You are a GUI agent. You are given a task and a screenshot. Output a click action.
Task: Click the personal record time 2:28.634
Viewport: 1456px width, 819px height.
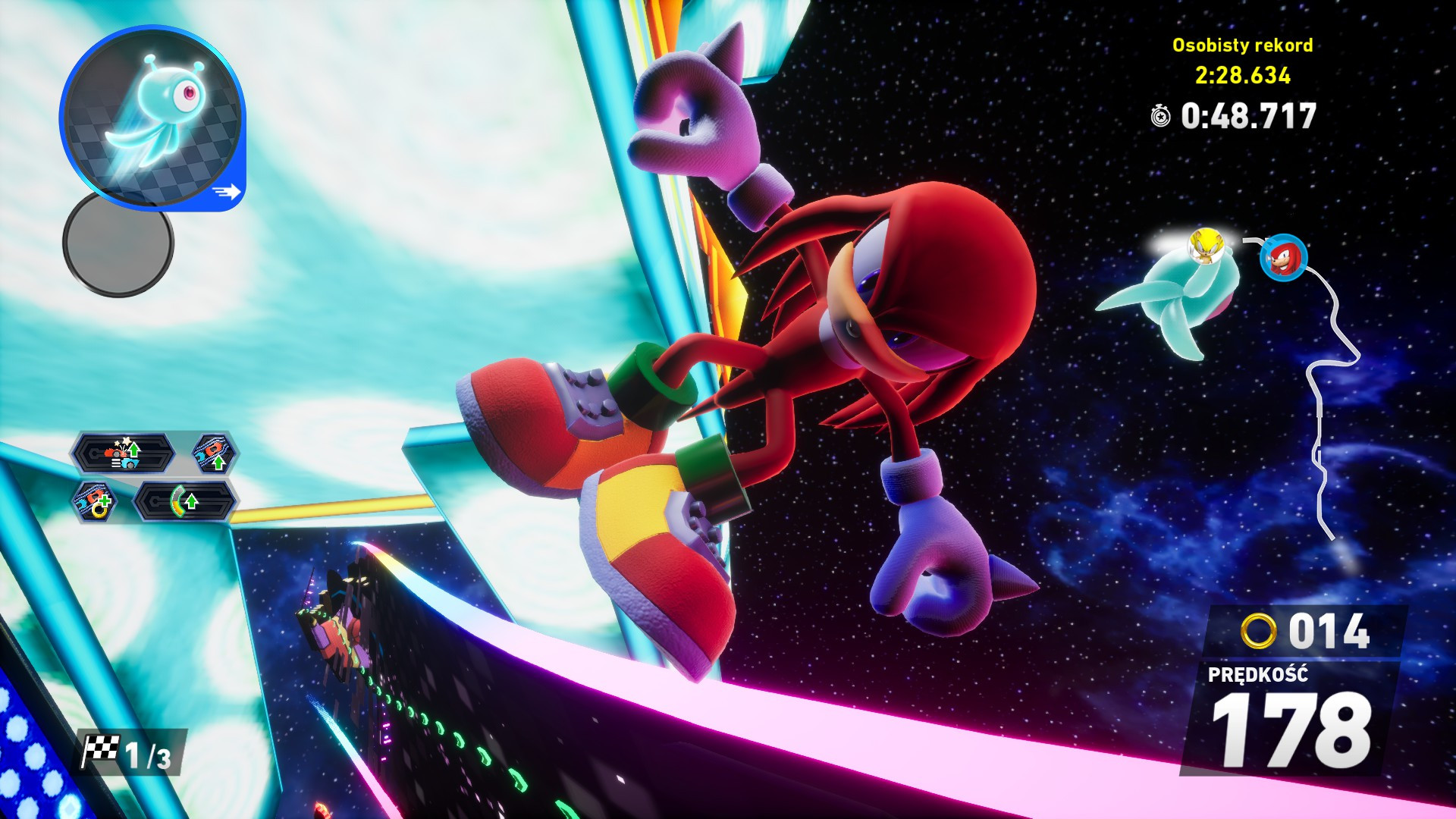(x=1244, y=76)
